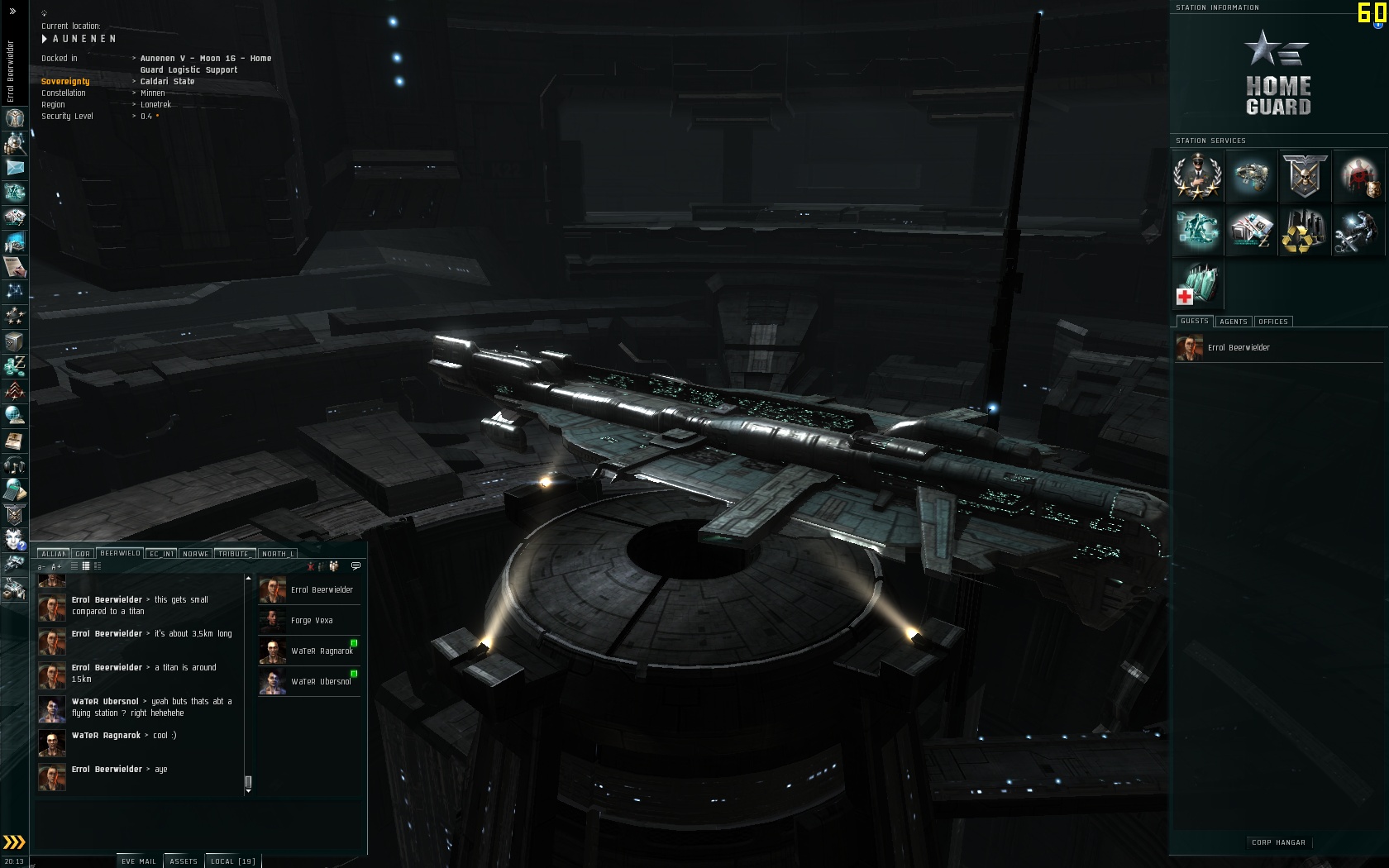The image size is (1389, 868).
Task: Open the Bounty Office target icon
Action: (1358, 176)
